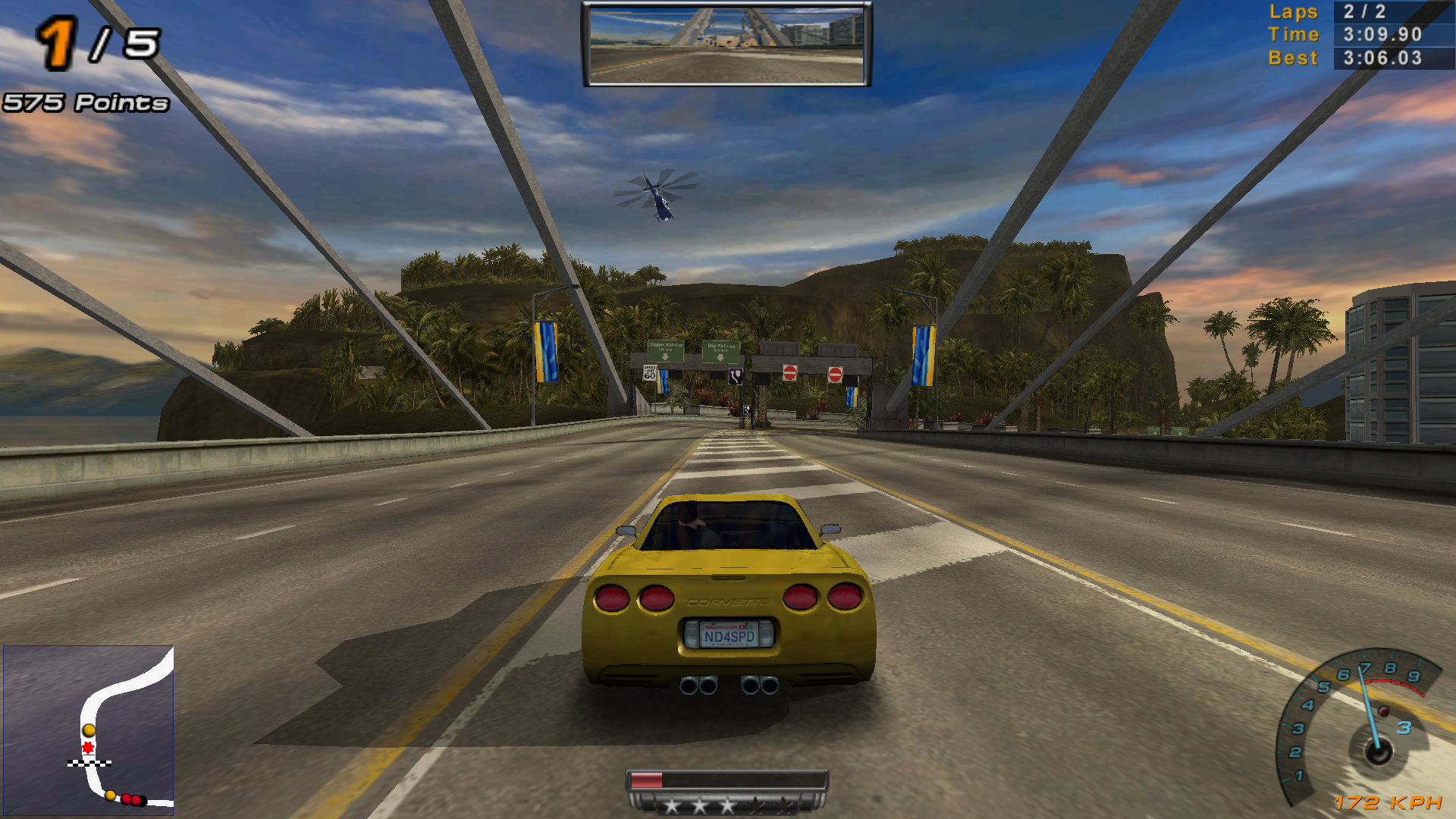This screenshot has height=819, width=1456.
Task: Click one of the red no-entry signs
Action: tap(790, 373)
